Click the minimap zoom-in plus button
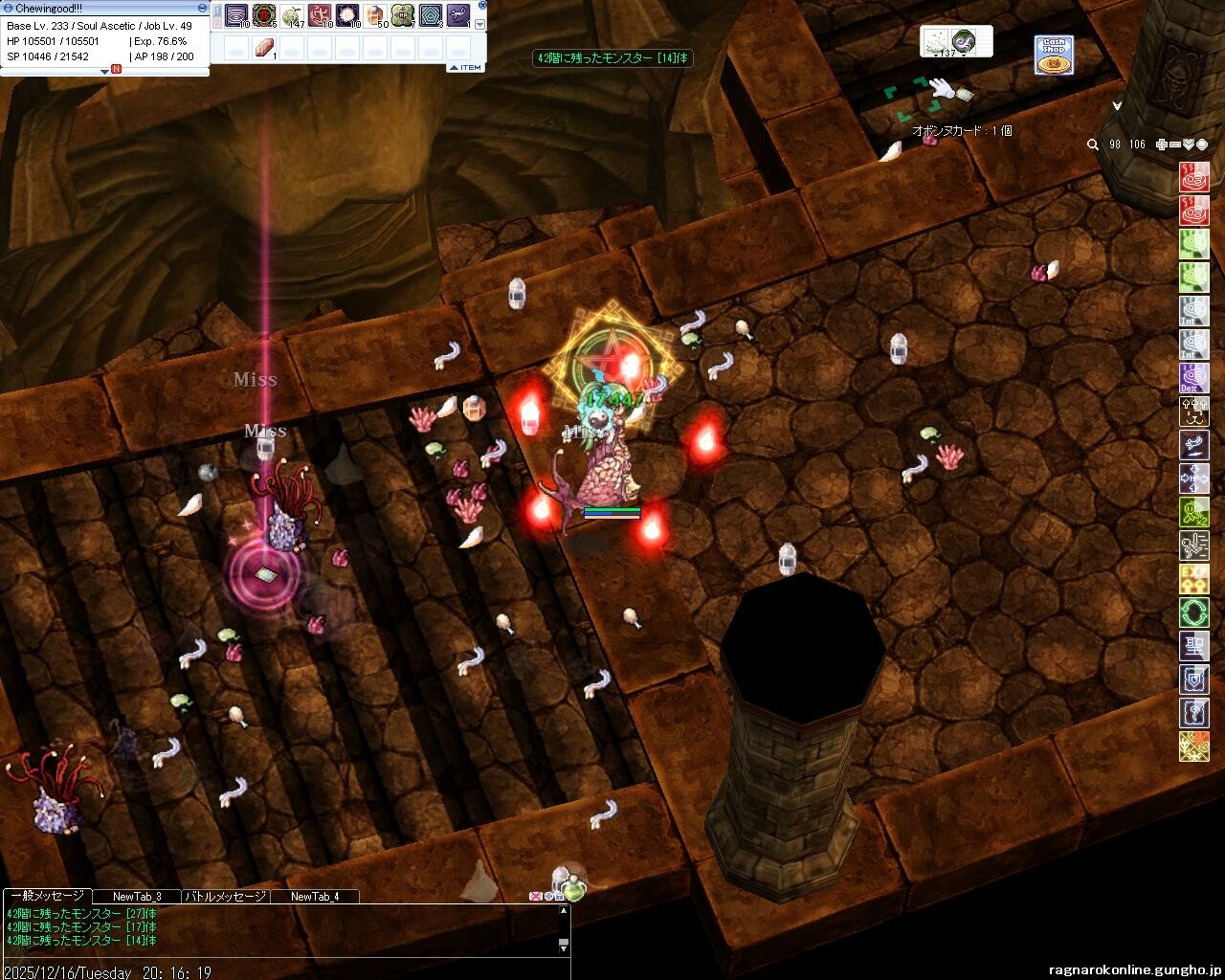This screenshot has width=1225, height=980. pyautogui.click(x=1162, y=145)
